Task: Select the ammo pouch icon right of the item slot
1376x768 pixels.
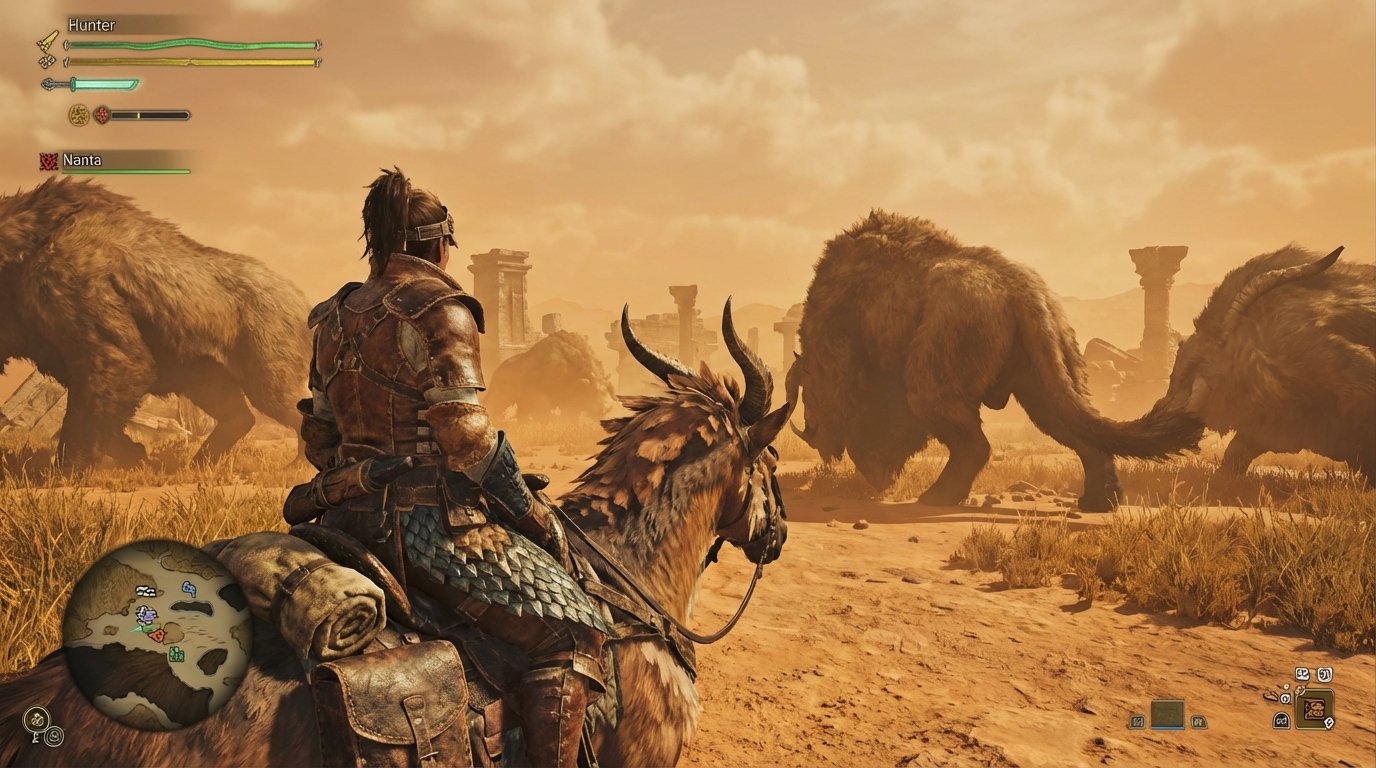Action: pyautogui.click(x=1197, y=722)
